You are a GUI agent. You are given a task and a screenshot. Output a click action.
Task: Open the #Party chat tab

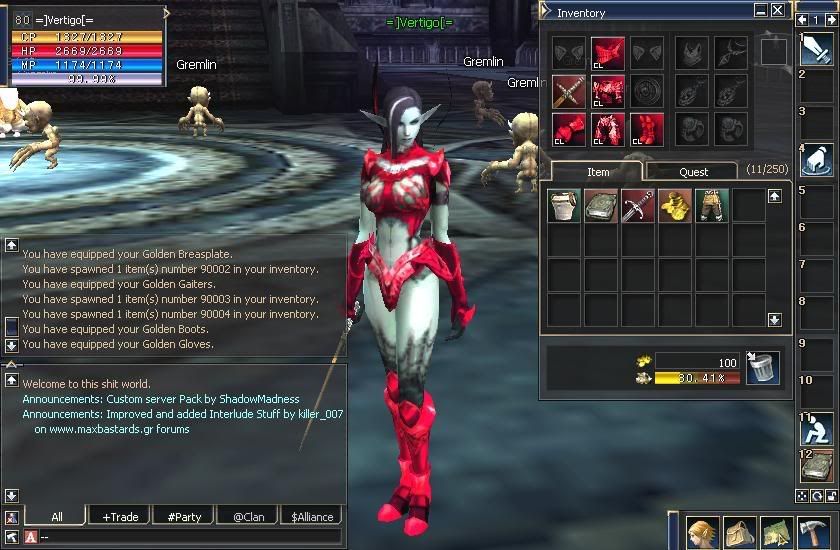point(184,517)
